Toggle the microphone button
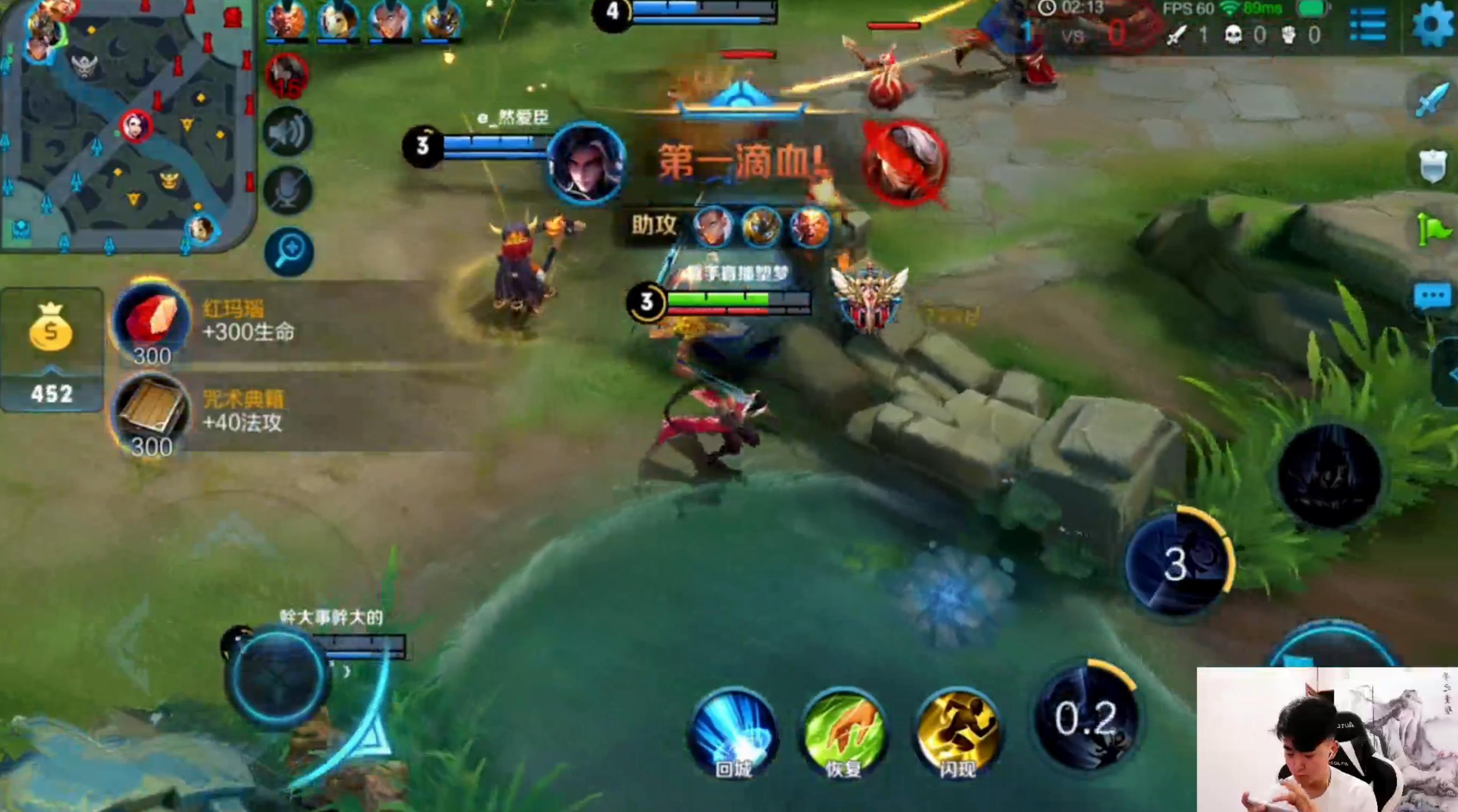1458x812 pixels. [289, 190]
